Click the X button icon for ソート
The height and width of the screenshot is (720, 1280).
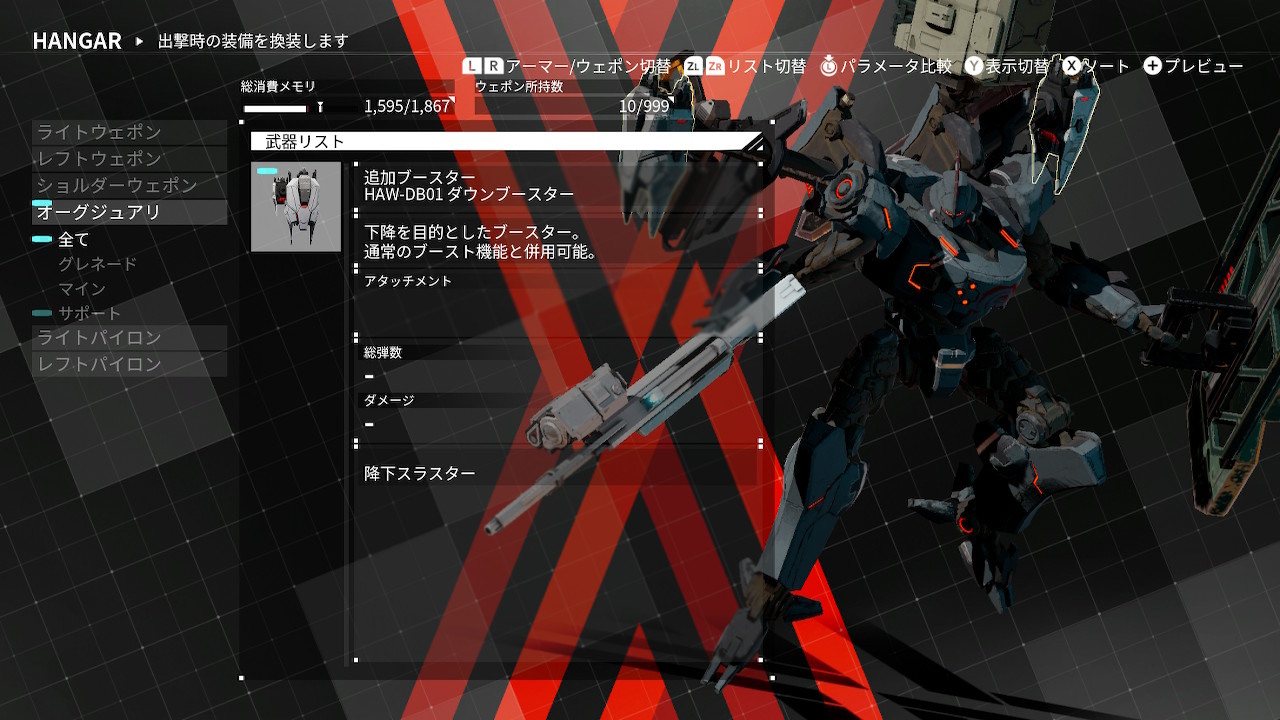coord(1072,64)
